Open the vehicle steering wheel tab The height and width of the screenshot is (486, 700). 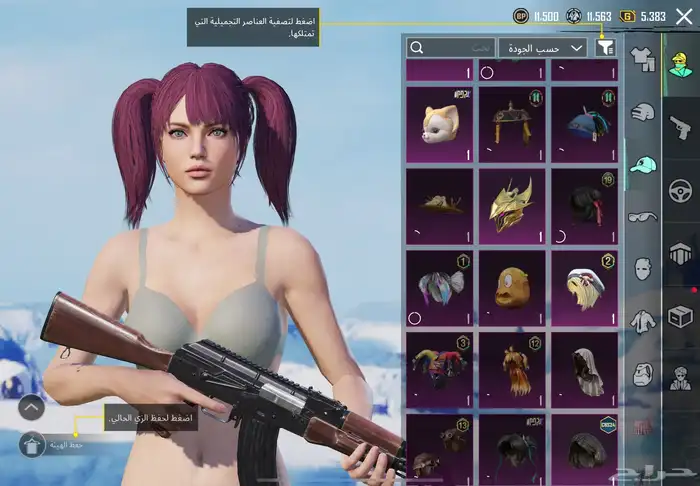[680, 190]
